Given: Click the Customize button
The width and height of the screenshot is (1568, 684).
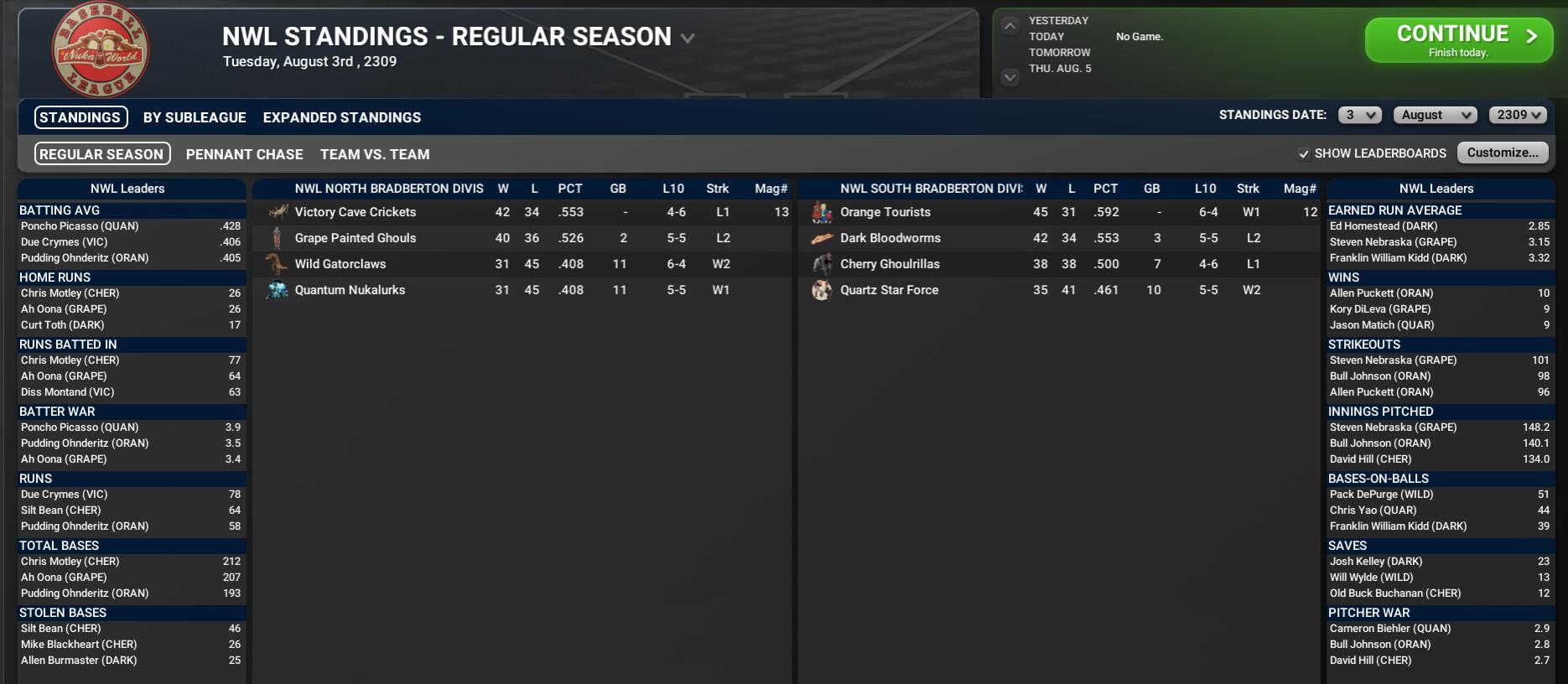Looking at the screenshot, I should click(x=1502, y=153).
